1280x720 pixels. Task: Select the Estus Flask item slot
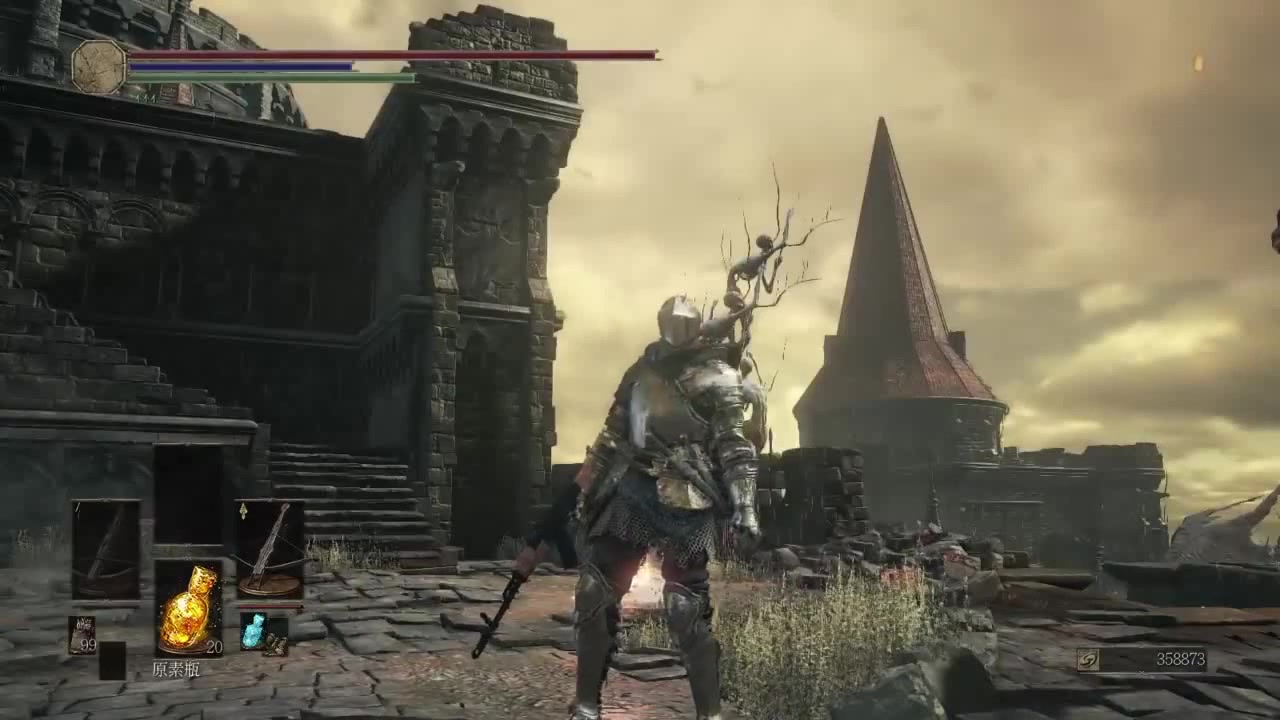188,608
